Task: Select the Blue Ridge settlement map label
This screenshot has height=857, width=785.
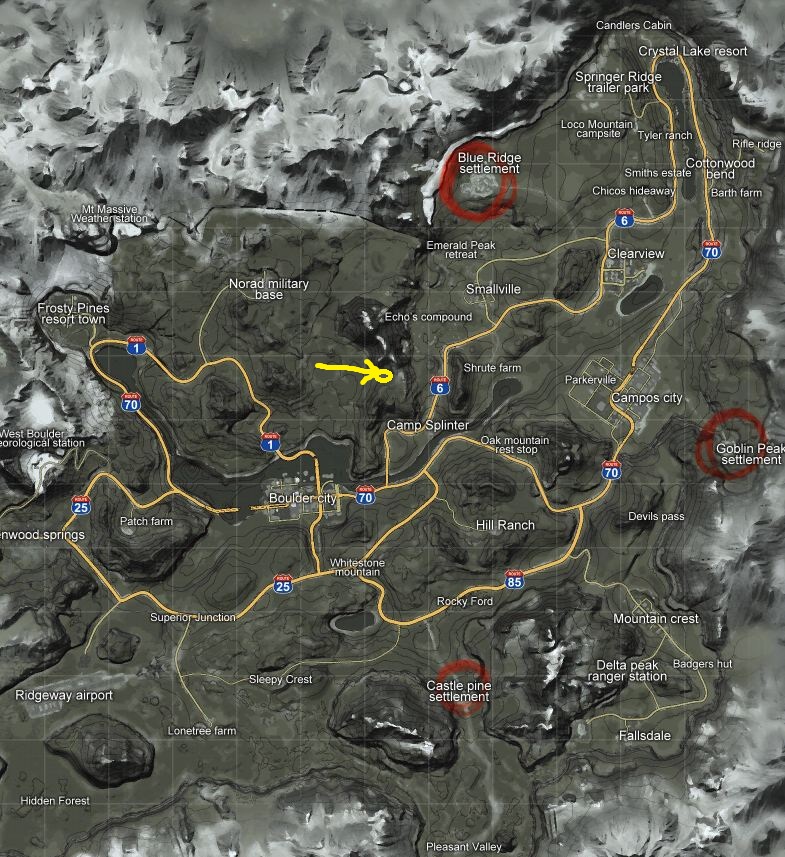Action: [489, 163]
